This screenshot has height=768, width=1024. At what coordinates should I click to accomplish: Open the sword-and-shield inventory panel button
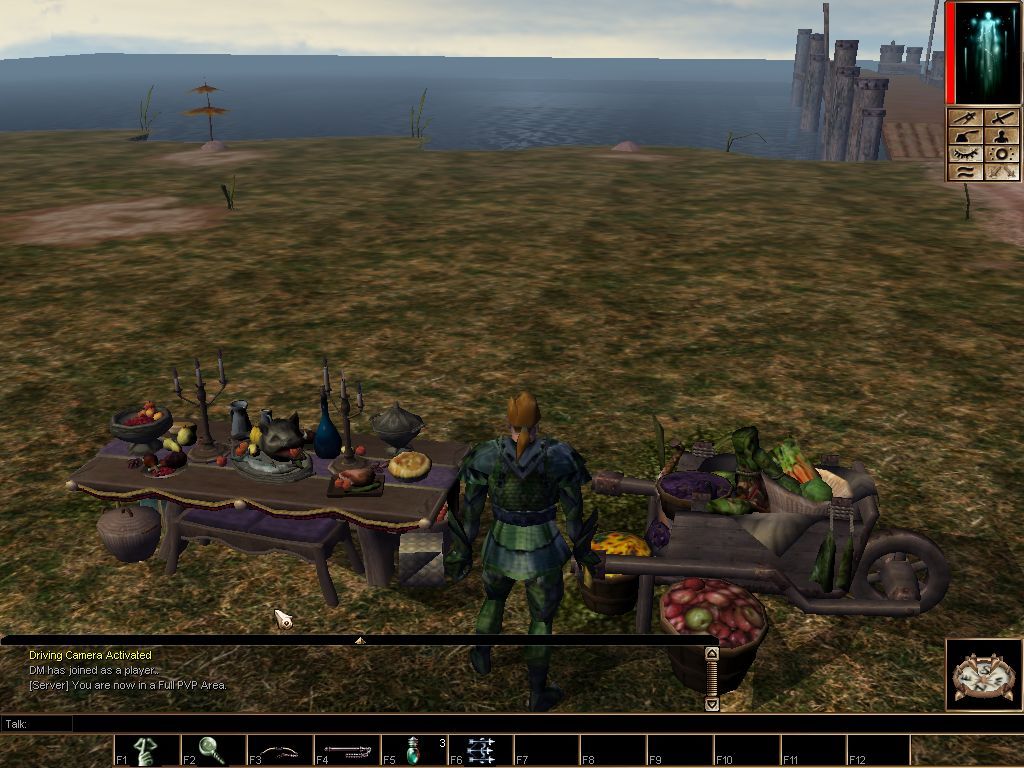coord(965,118)
